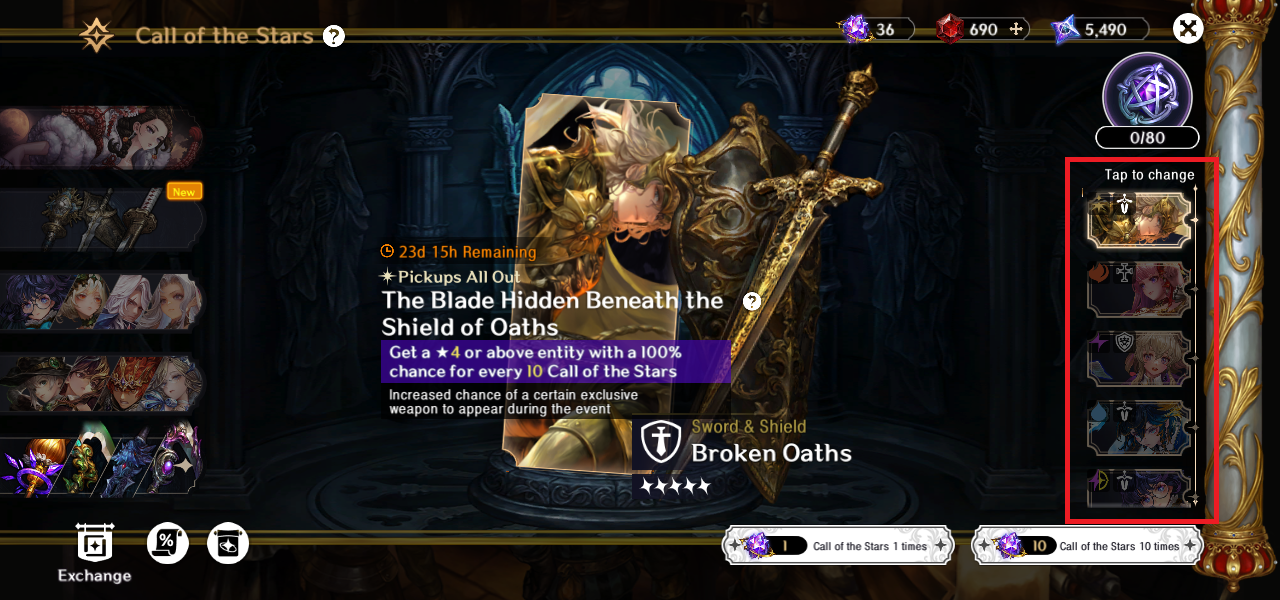The height and width of the screenshot is (600, 1280).
Task: Choose the glasses character bow pickup
Action: (x=1139, y=489)
